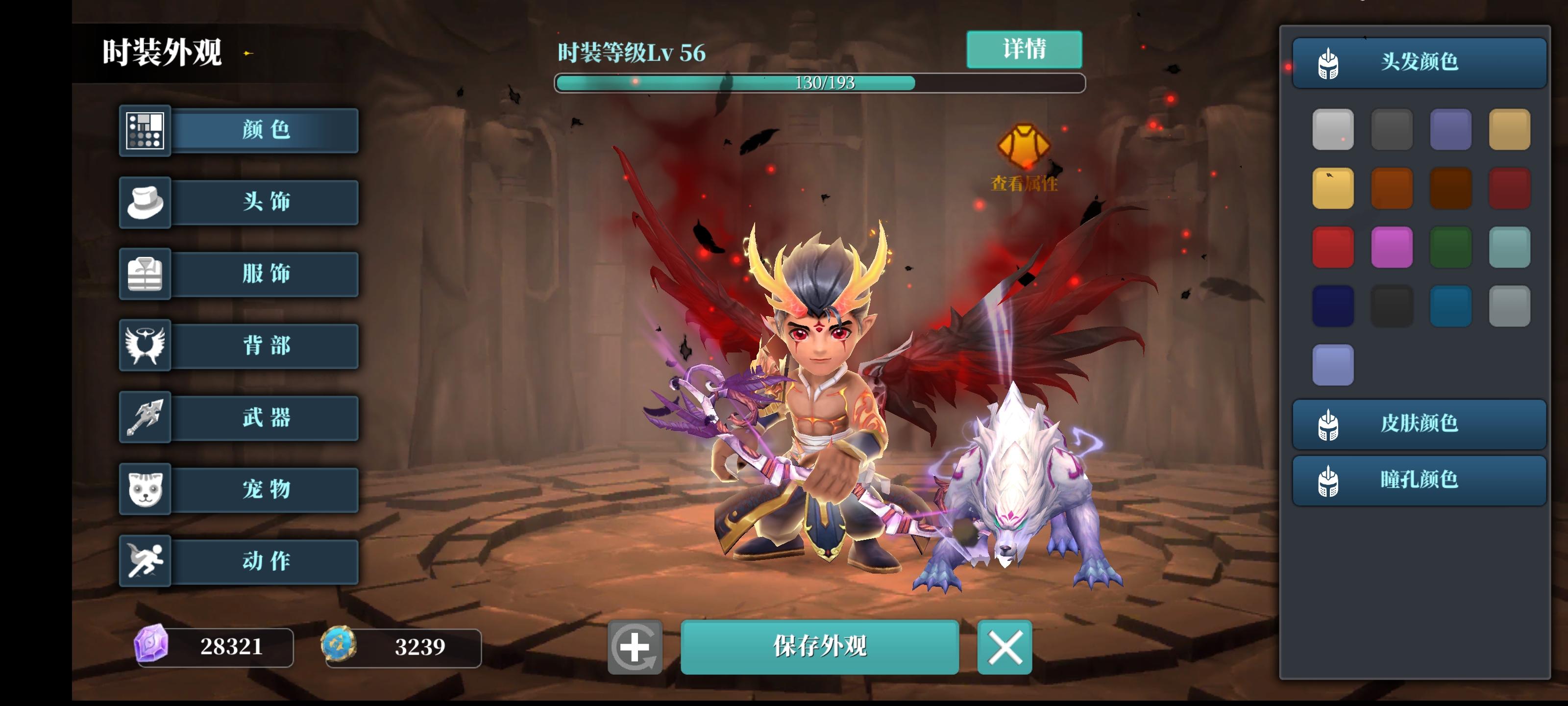Select the wings icon for 背部 category
The width and height of the screenshot is (1568, 706).
146,346
